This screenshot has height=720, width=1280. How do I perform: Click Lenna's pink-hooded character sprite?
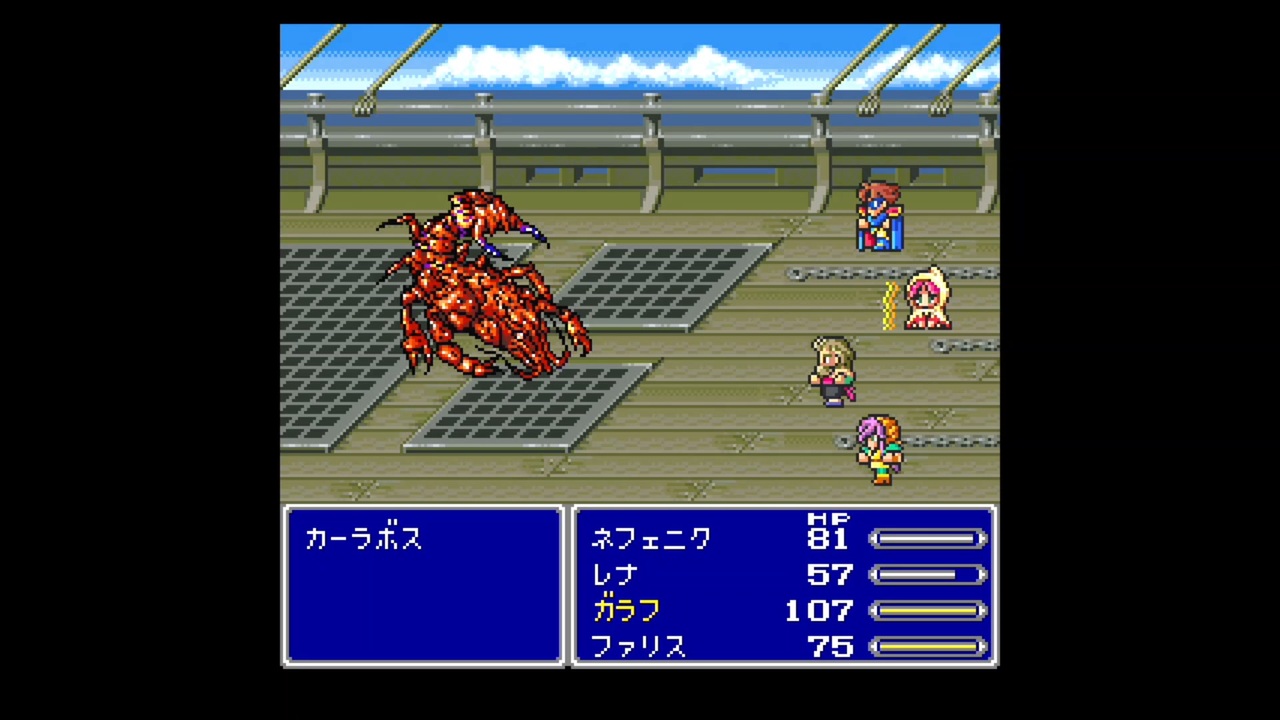925,300
